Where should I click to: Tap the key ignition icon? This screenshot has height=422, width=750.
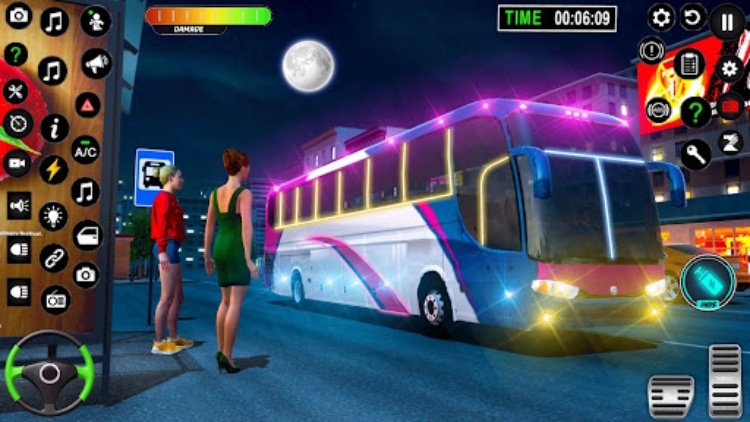click(x=696, y=153)
